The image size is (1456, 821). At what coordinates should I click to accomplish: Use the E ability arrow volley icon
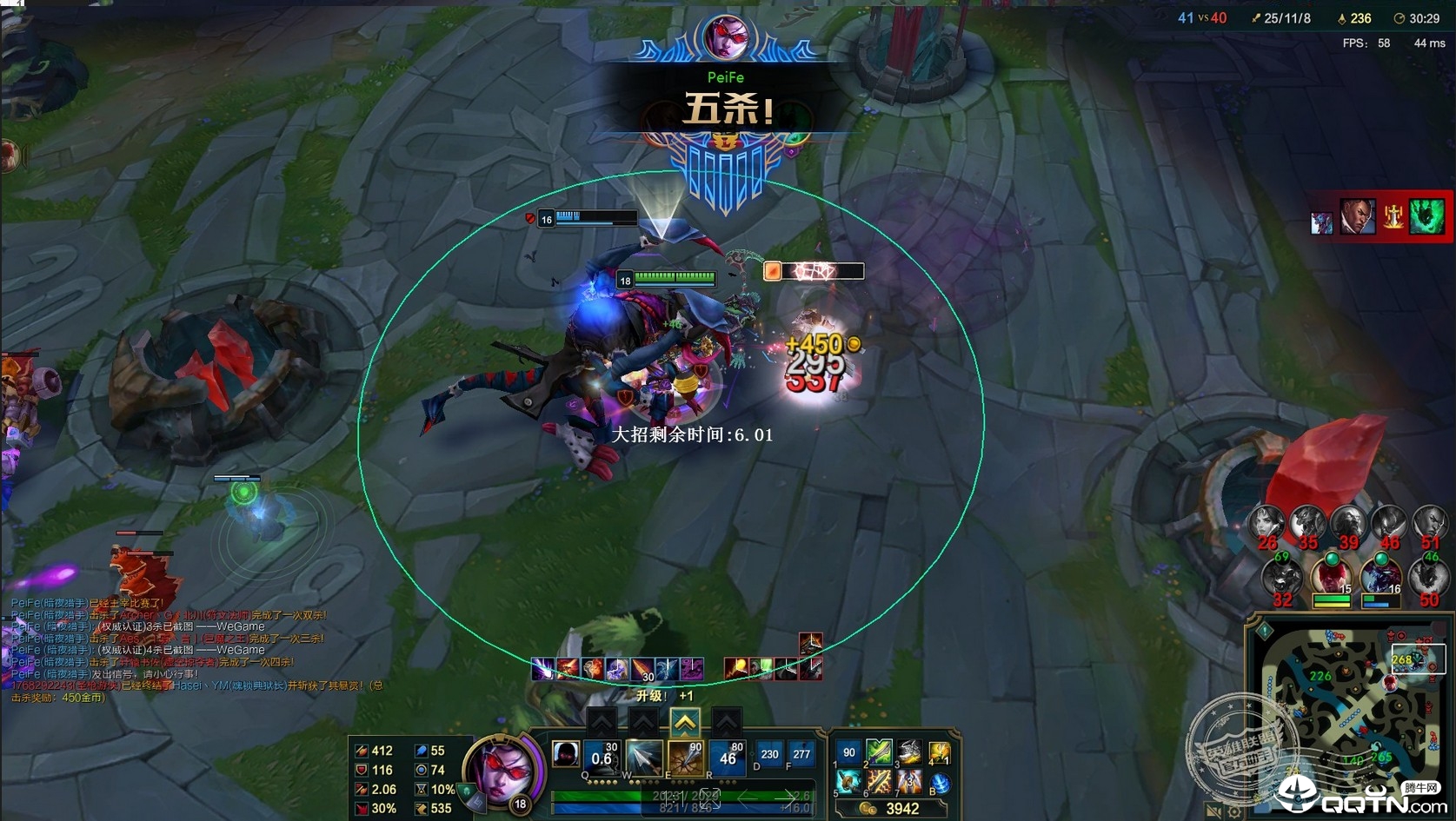point(686,758)
